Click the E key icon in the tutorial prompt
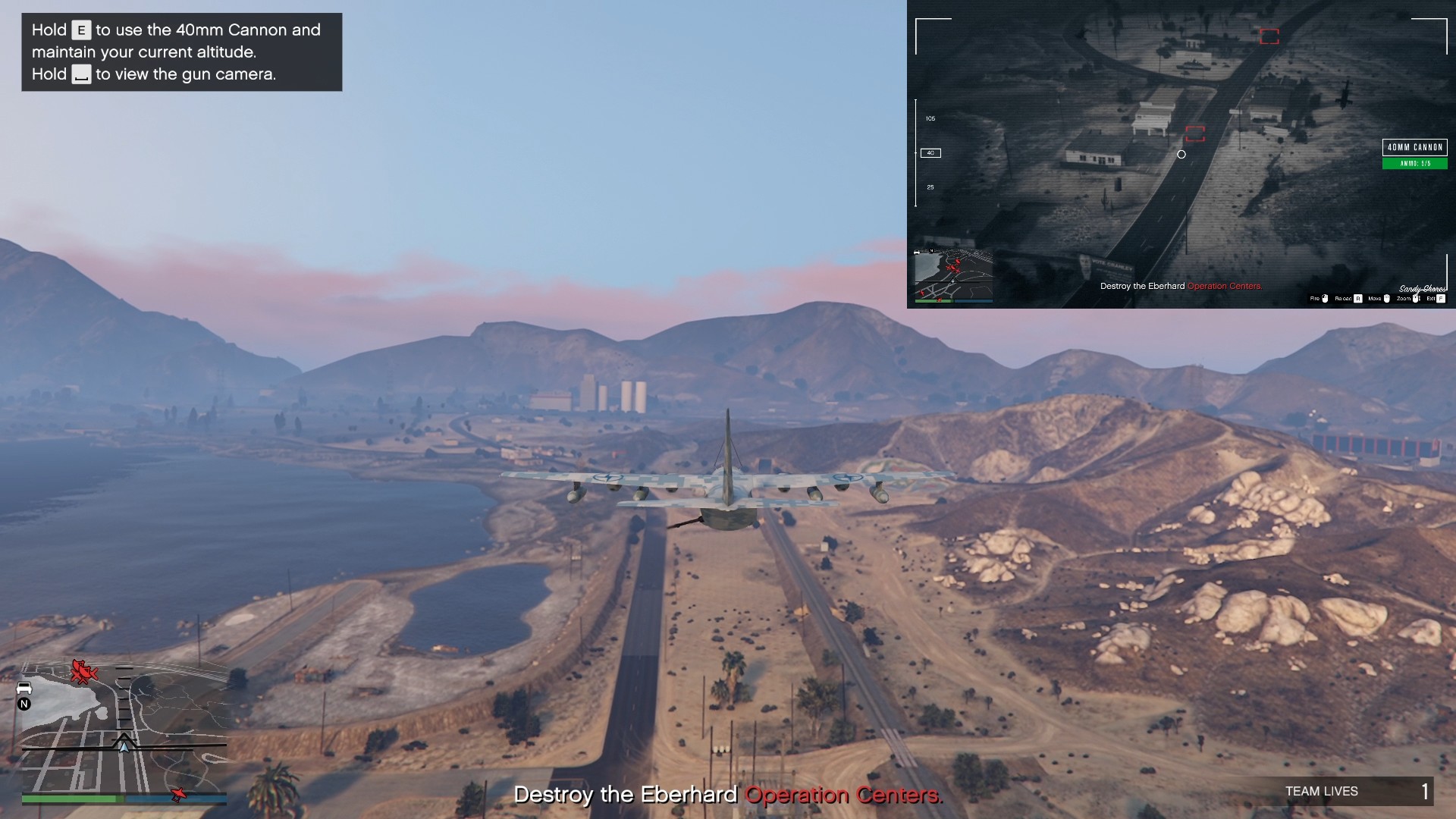Screen dimensions: 1456x819 click(x=80, y=30)
